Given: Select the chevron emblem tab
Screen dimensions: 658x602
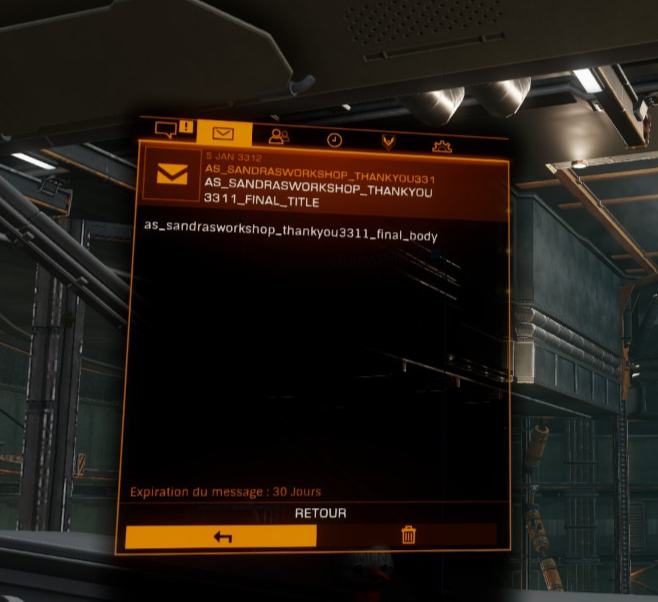Looking at the screenshot, I should tap(388, 143).
